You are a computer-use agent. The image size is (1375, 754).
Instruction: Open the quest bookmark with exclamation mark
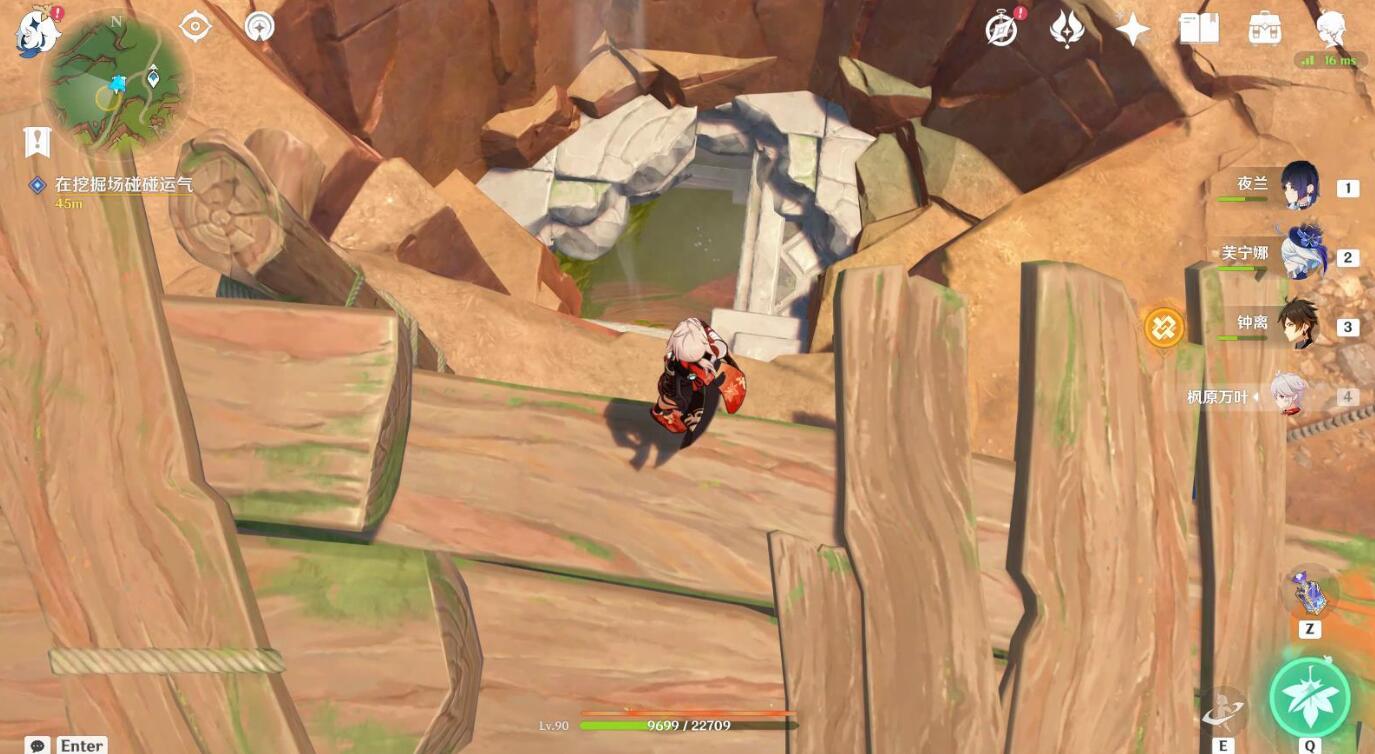[37, 142]
